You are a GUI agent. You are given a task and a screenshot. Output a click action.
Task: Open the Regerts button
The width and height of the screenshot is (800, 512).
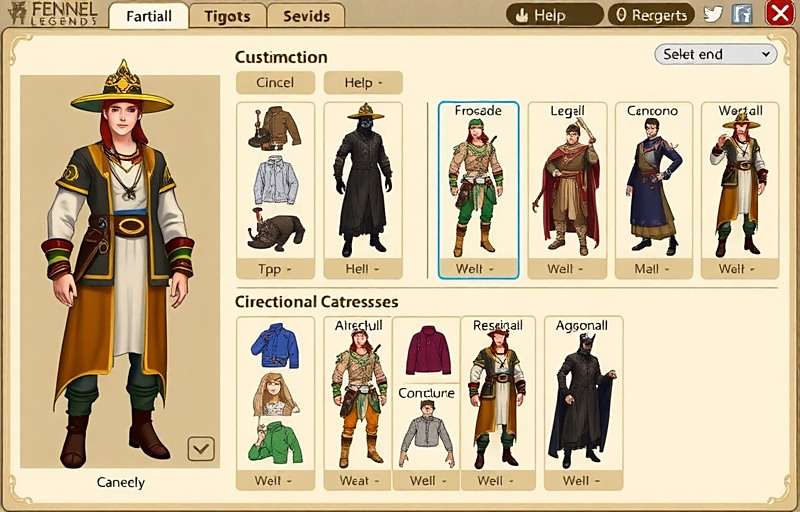pyautogui.click(x=651, y=15)
